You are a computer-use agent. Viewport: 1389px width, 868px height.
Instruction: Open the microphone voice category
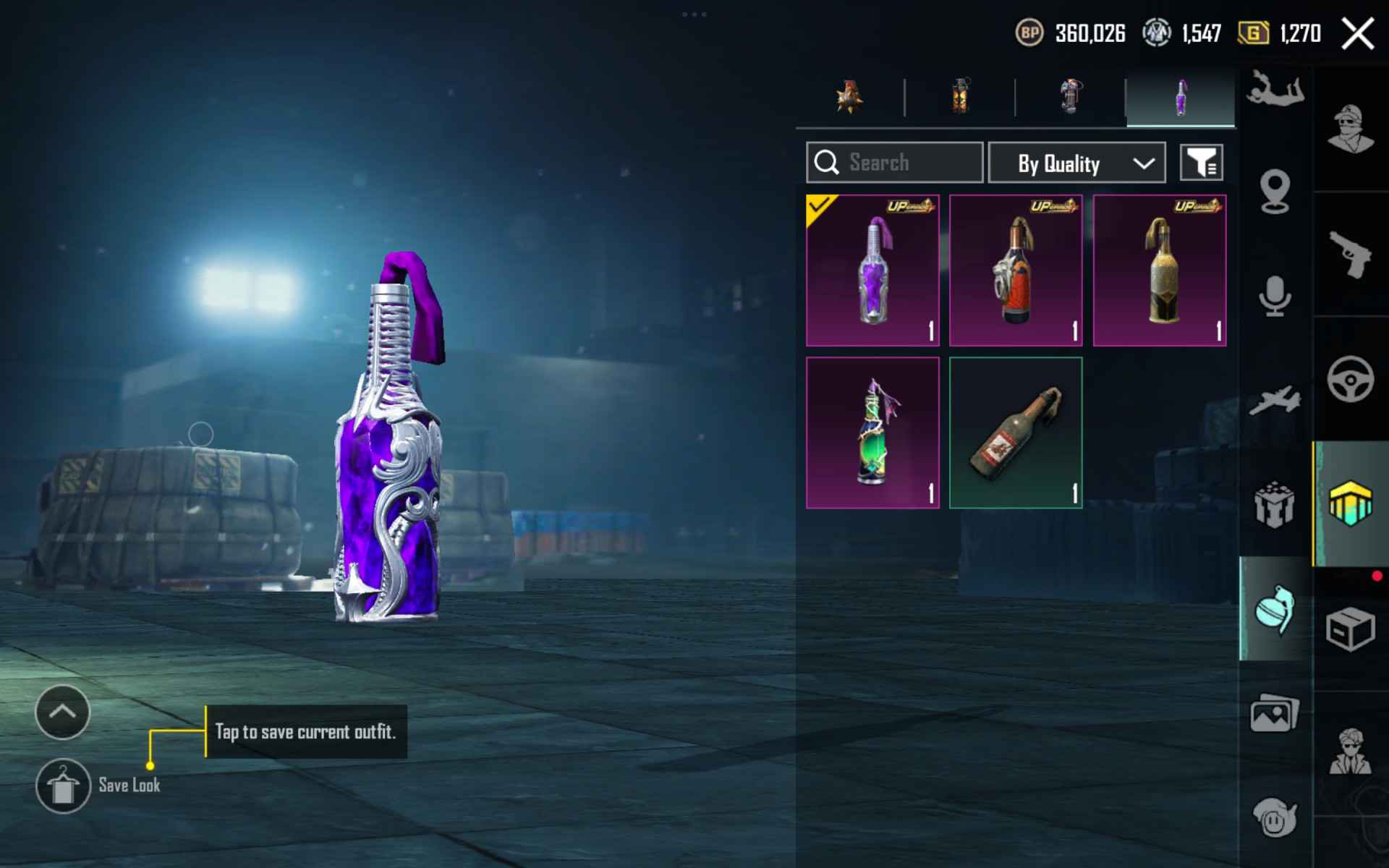[x=1275, y=296]
